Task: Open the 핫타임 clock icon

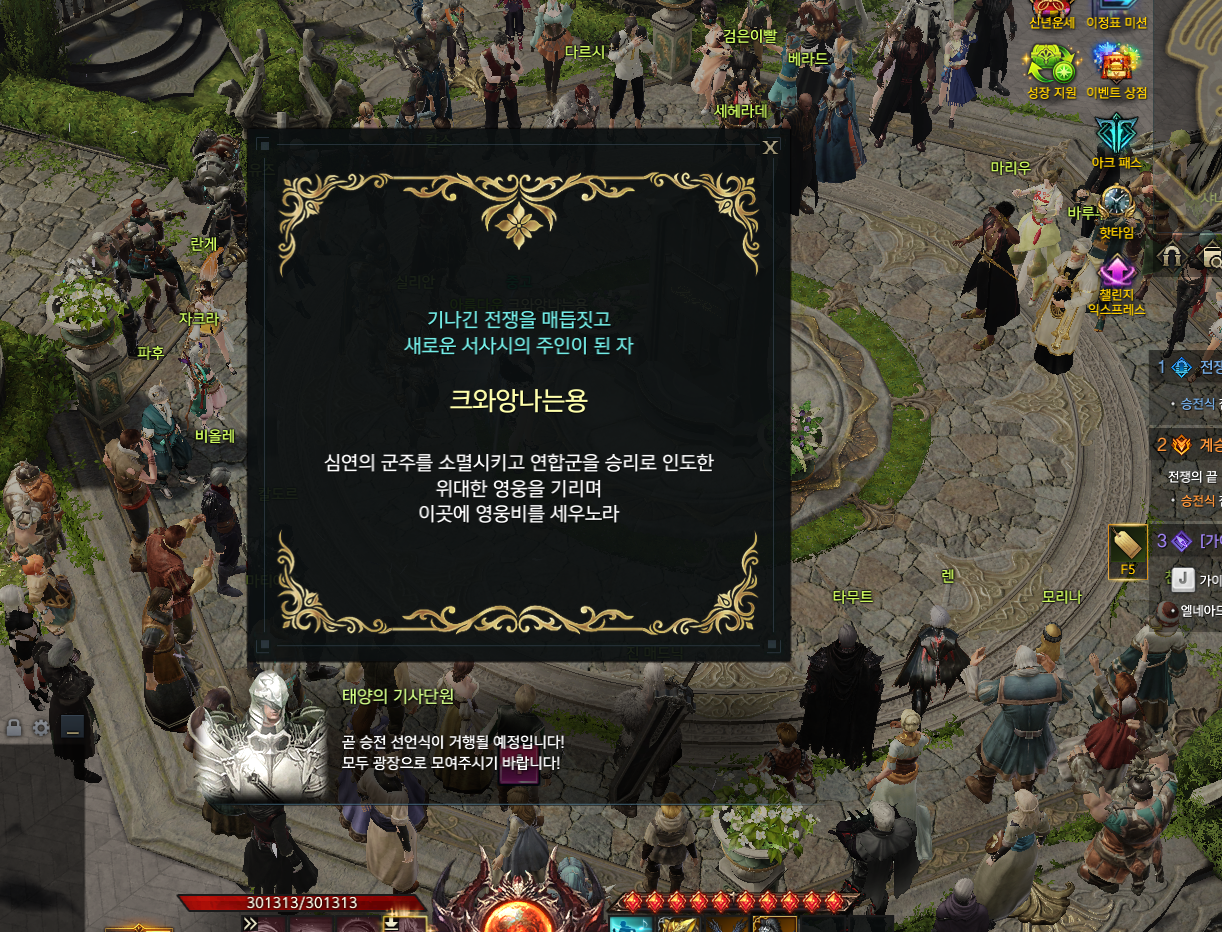Action: [x=1117, y=205]
